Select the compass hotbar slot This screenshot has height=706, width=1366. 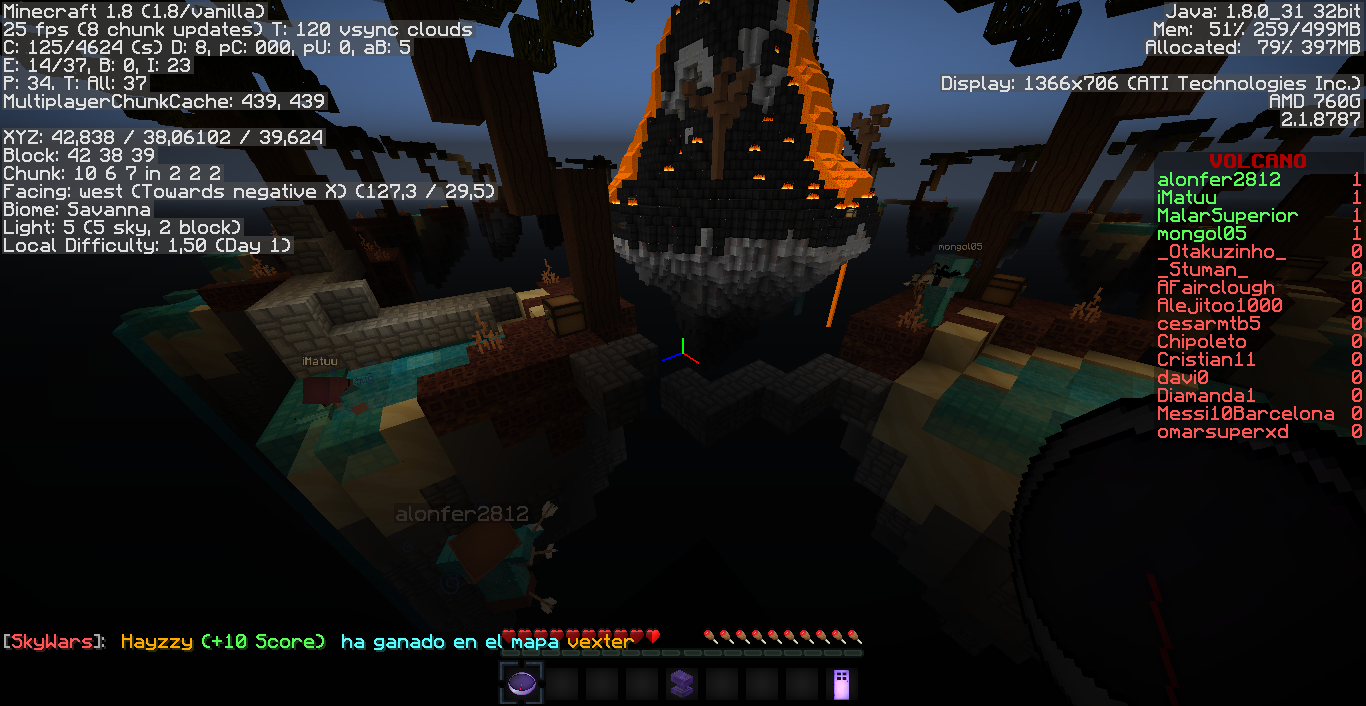pos(521,684)
